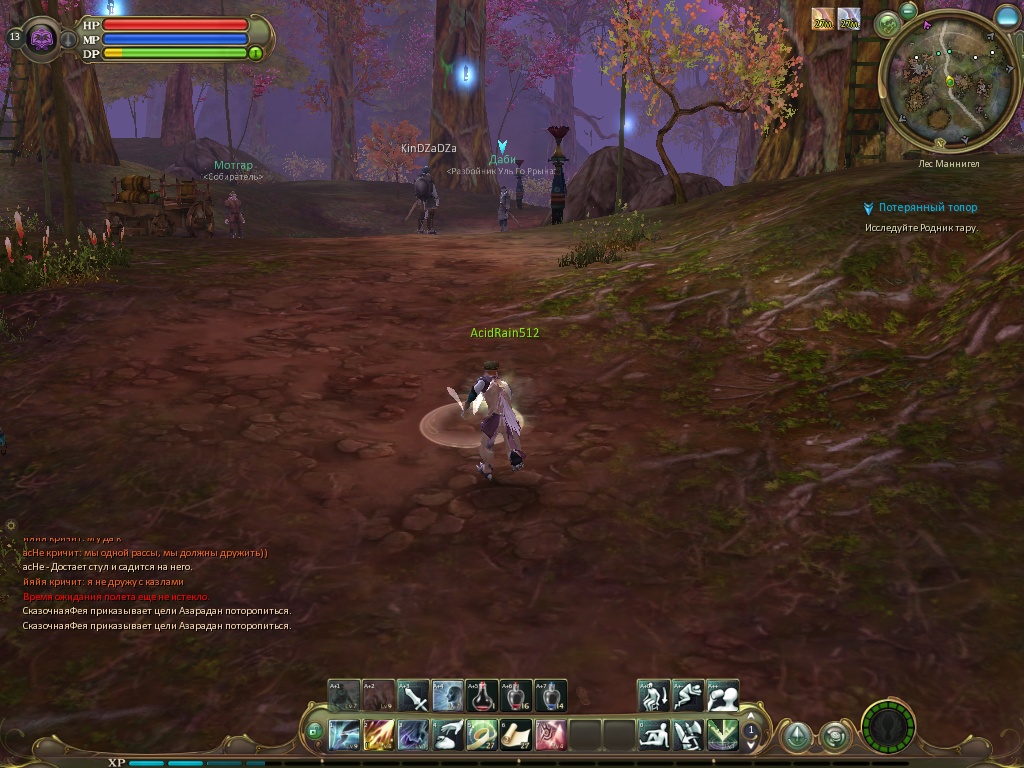Activate the sword skill in the upper hotbar
This screenshot has height=768, width=1024.
coord(414,696)
